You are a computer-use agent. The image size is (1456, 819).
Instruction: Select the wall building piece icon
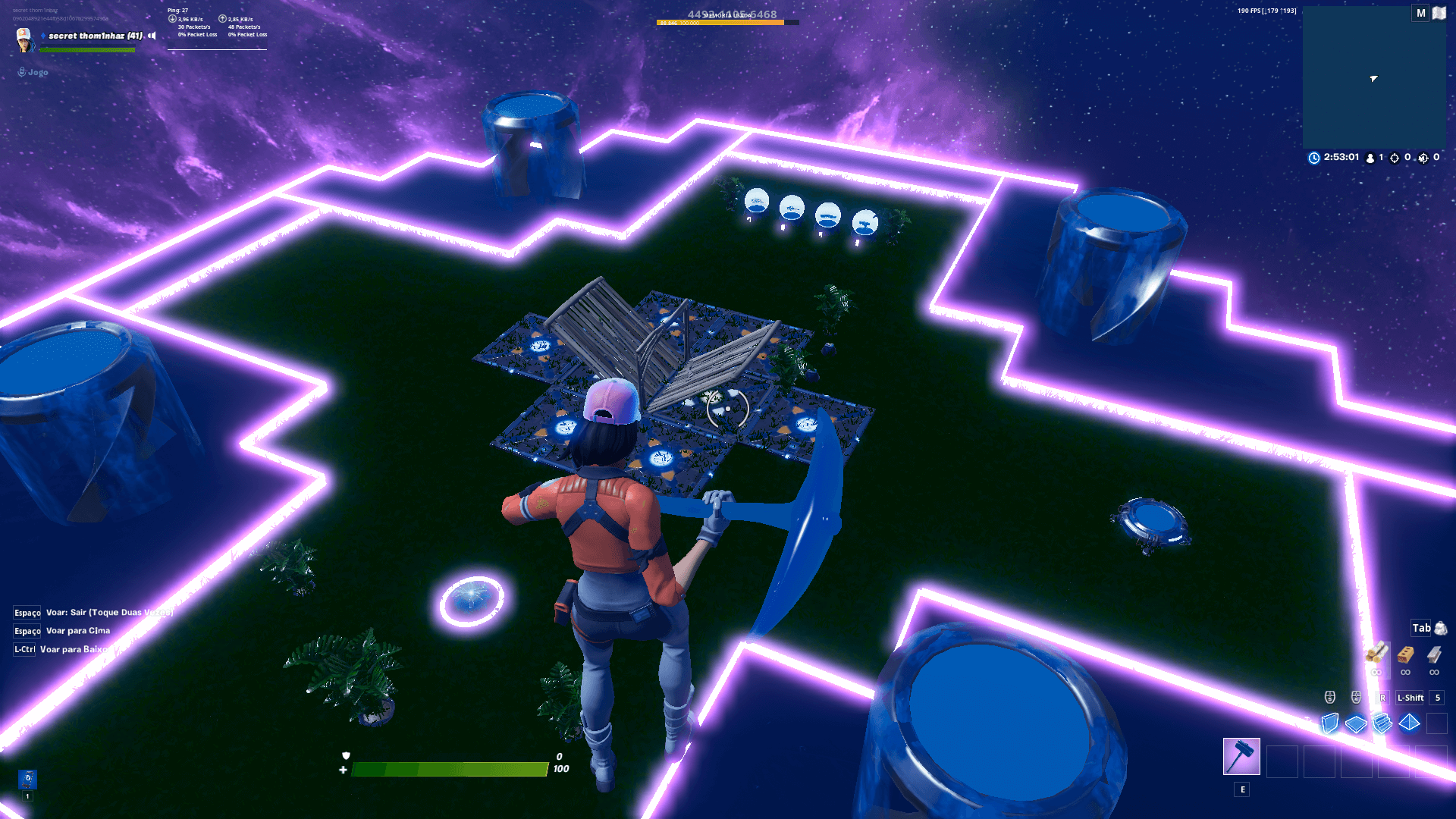1329,723
